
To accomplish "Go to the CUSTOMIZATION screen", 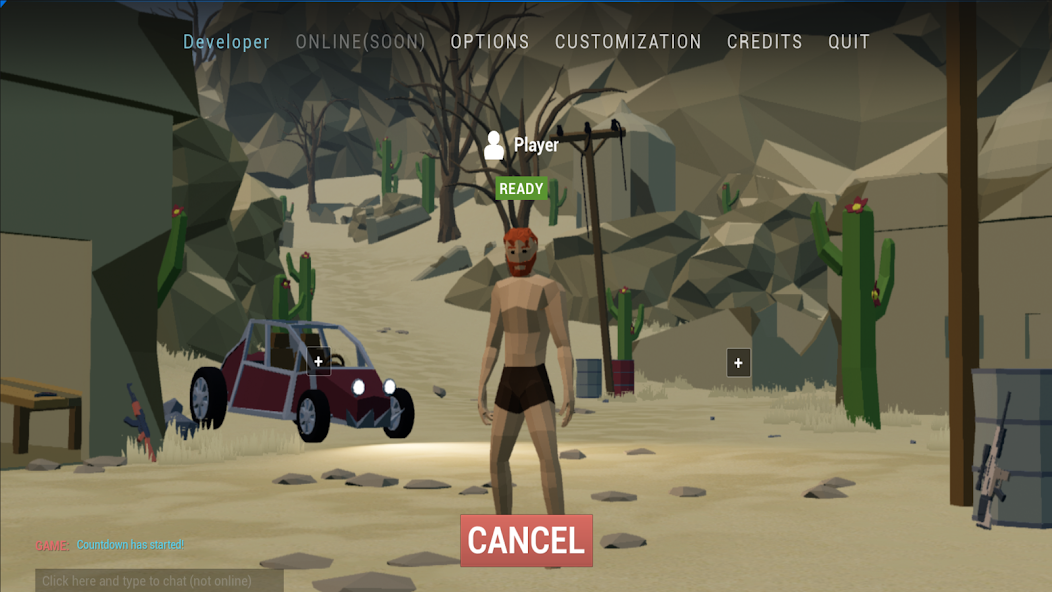I will [x=628, y=42].
